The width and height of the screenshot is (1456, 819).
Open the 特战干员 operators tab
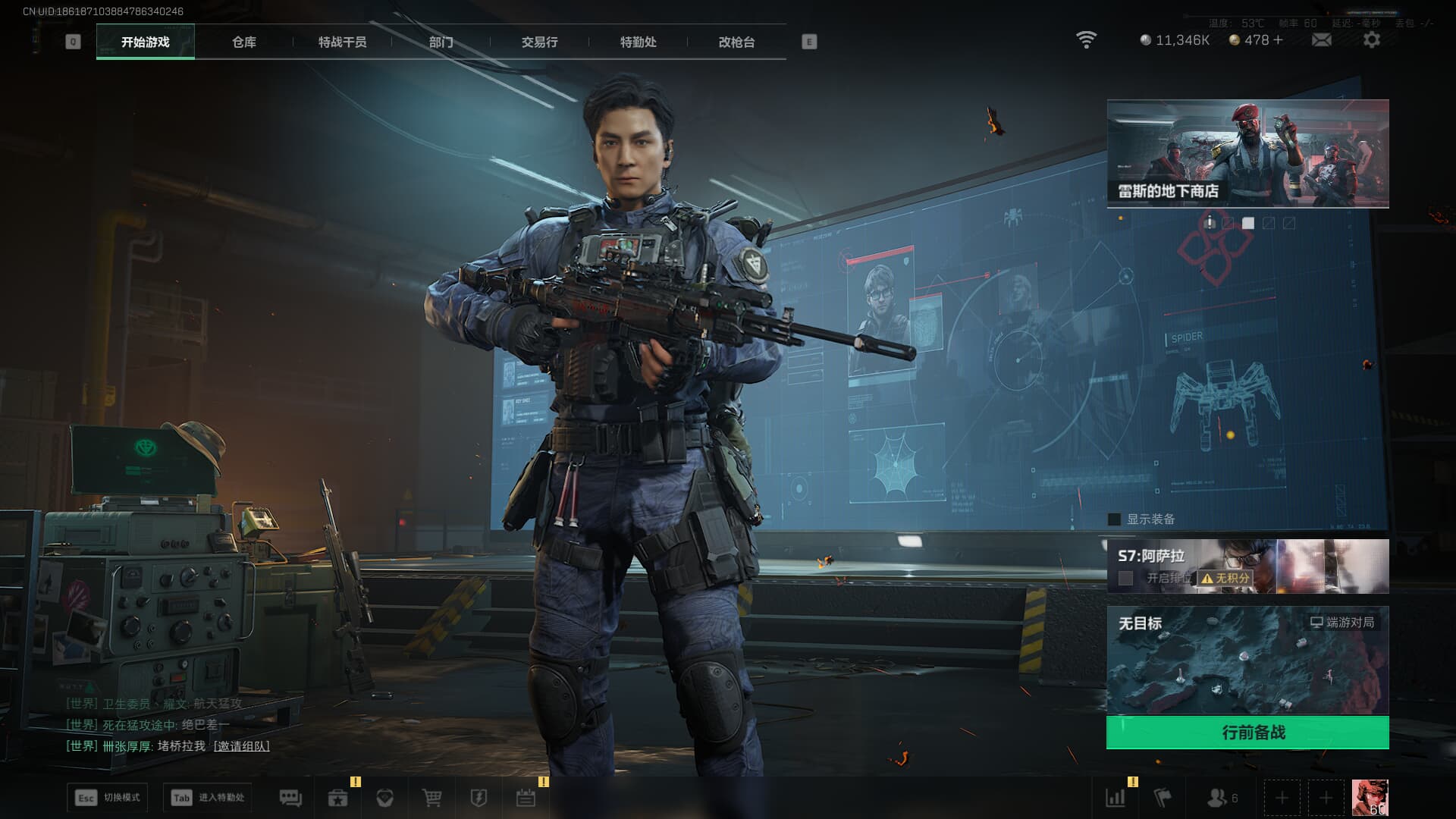[x=342, y=42]
